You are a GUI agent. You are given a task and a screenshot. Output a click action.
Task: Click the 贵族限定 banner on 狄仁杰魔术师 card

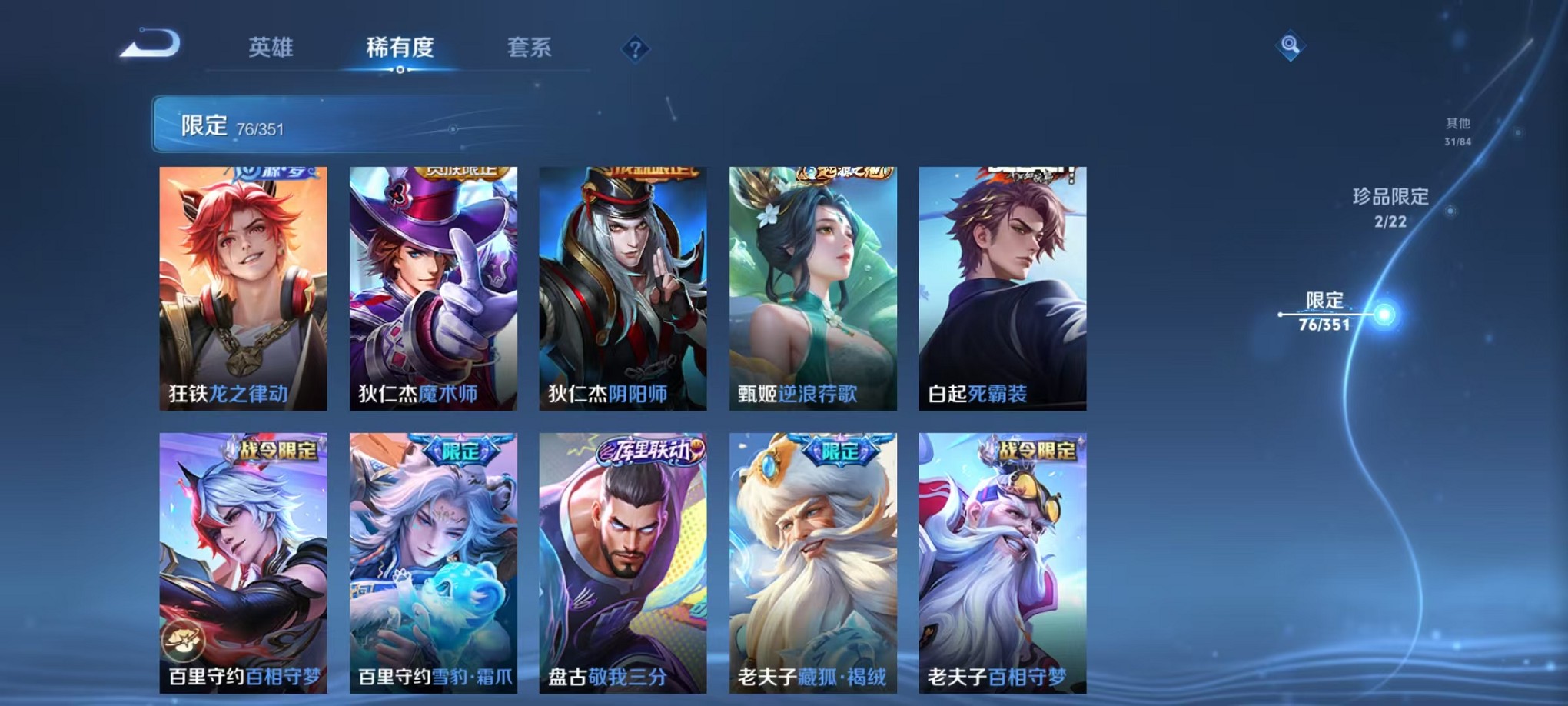(x=461, y=172)
